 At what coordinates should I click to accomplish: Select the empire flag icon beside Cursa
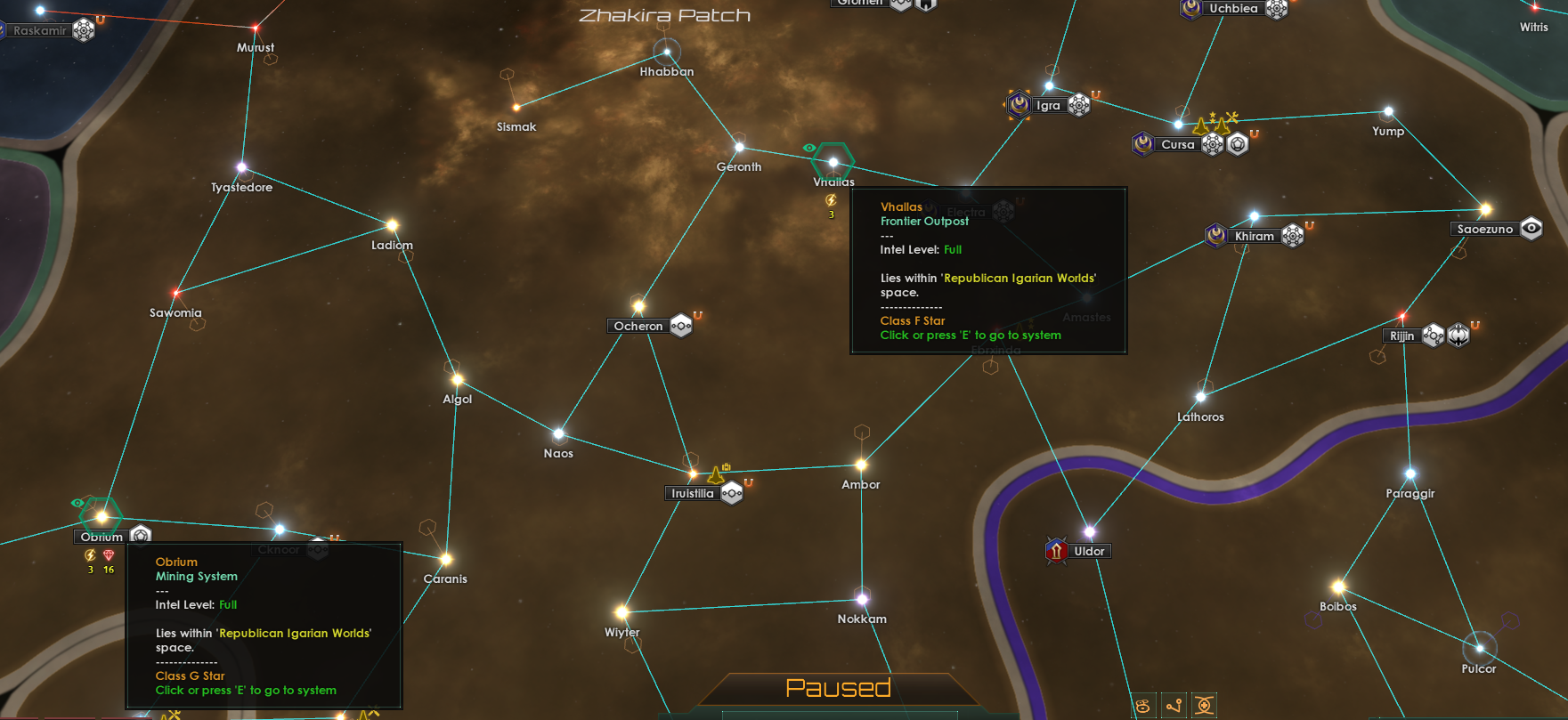coord(1142,143)
